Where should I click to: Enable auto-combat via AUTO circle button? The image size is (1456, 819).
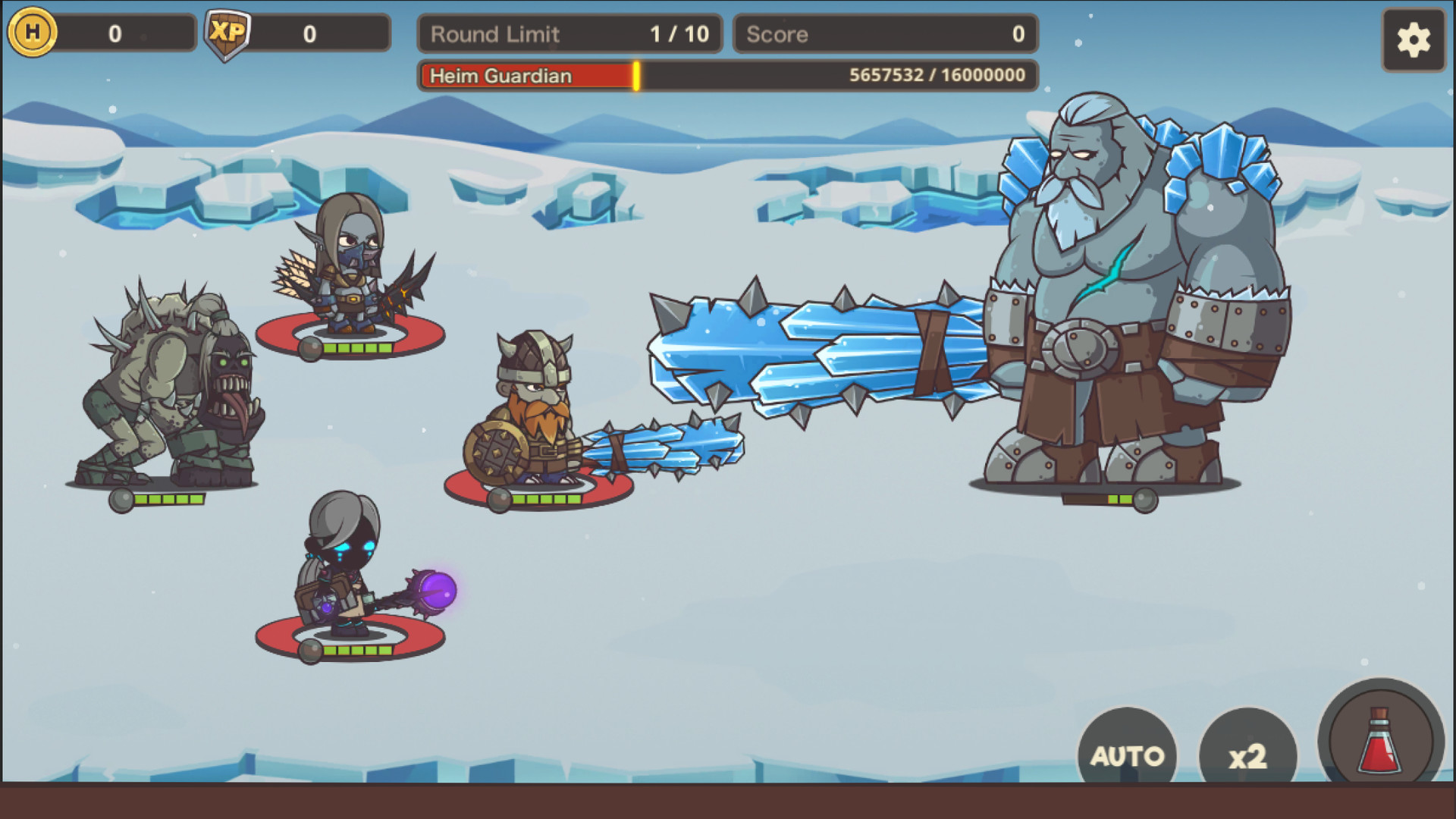[x=1127, y=755]
